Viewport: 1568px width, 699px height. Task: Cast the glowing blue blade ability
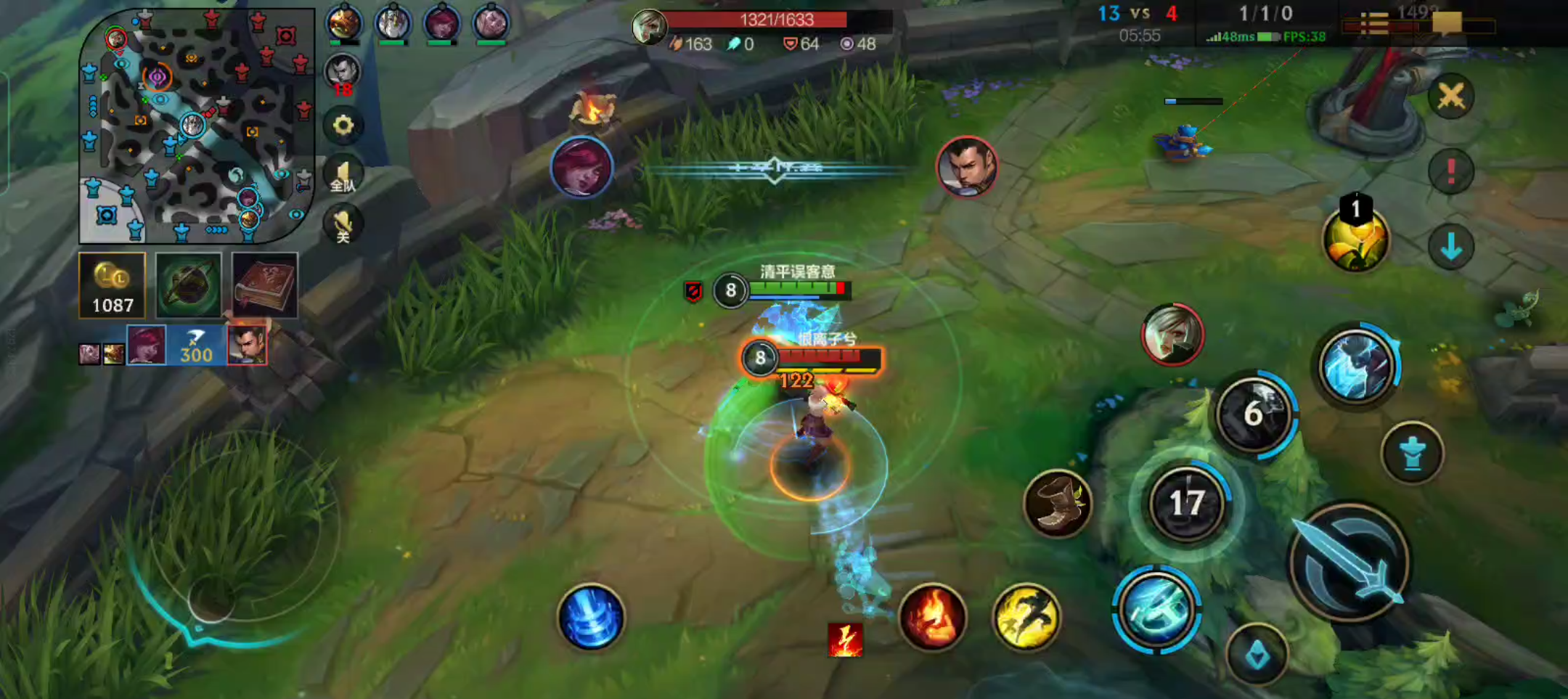pyautogui.click(x=1156, y=610)
